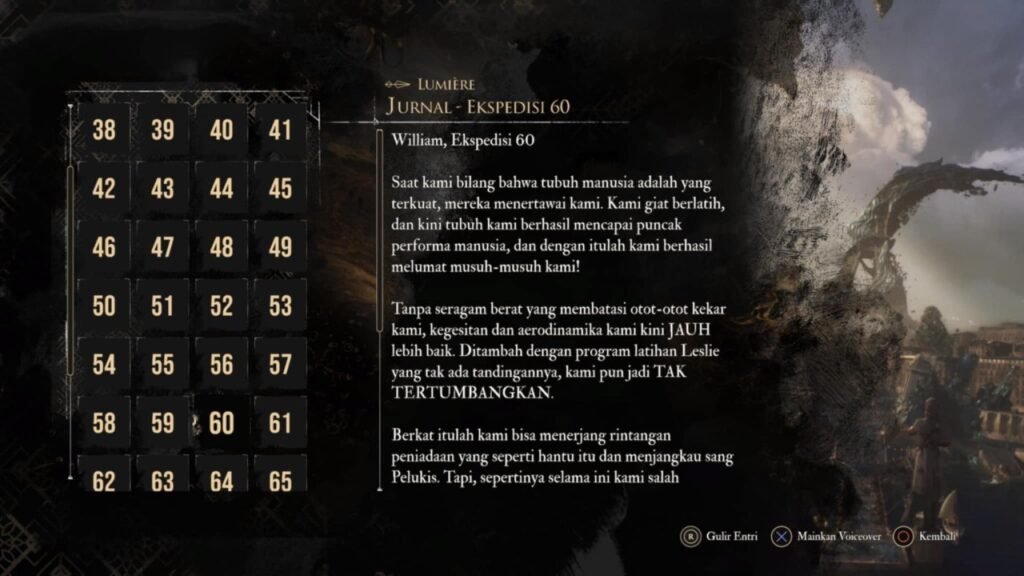Select journal entry 38
The image size is (1024, 576).
(x=104, y=129)
